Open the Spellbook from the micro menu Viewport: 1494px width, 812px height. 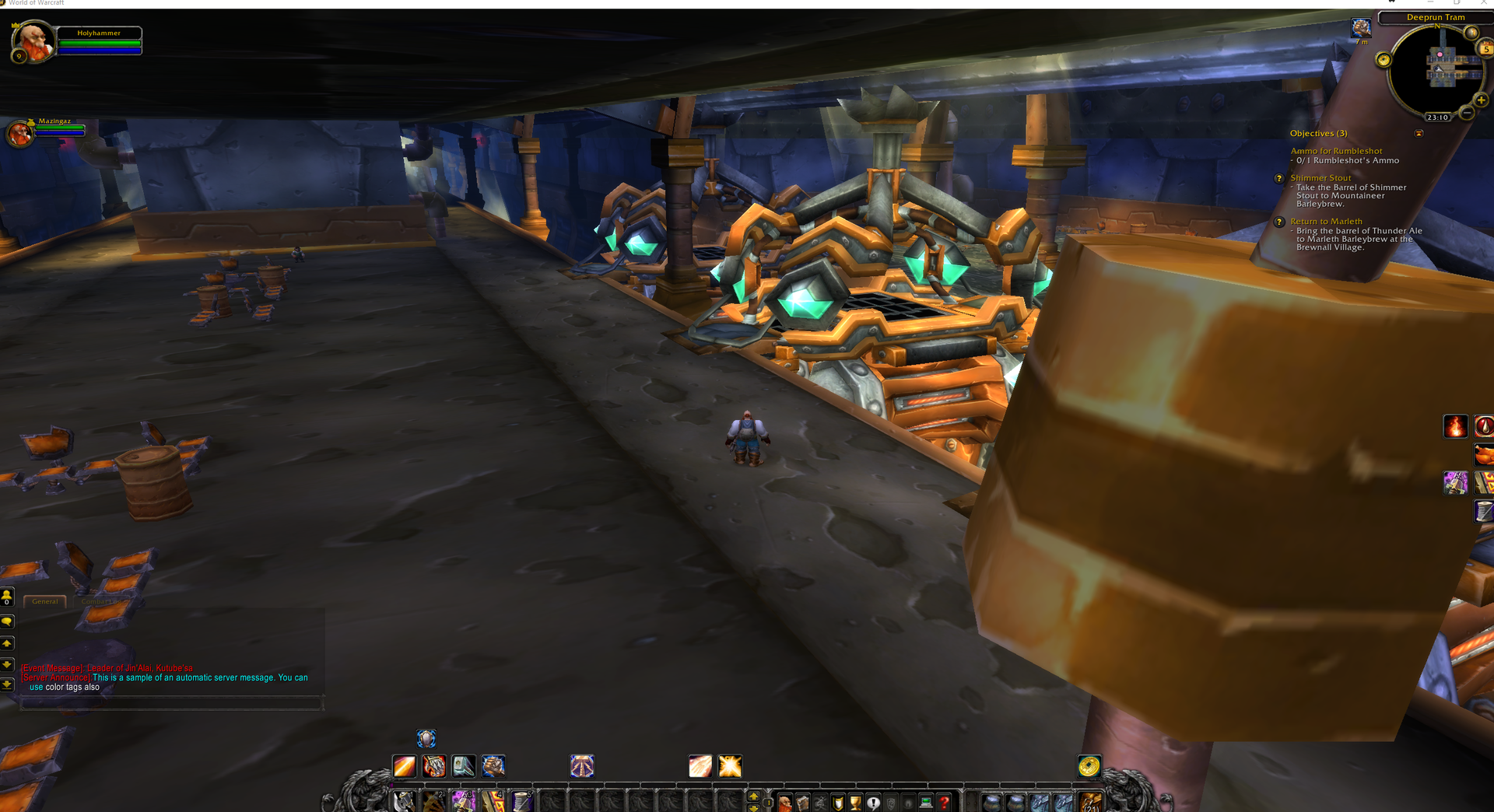802,801
